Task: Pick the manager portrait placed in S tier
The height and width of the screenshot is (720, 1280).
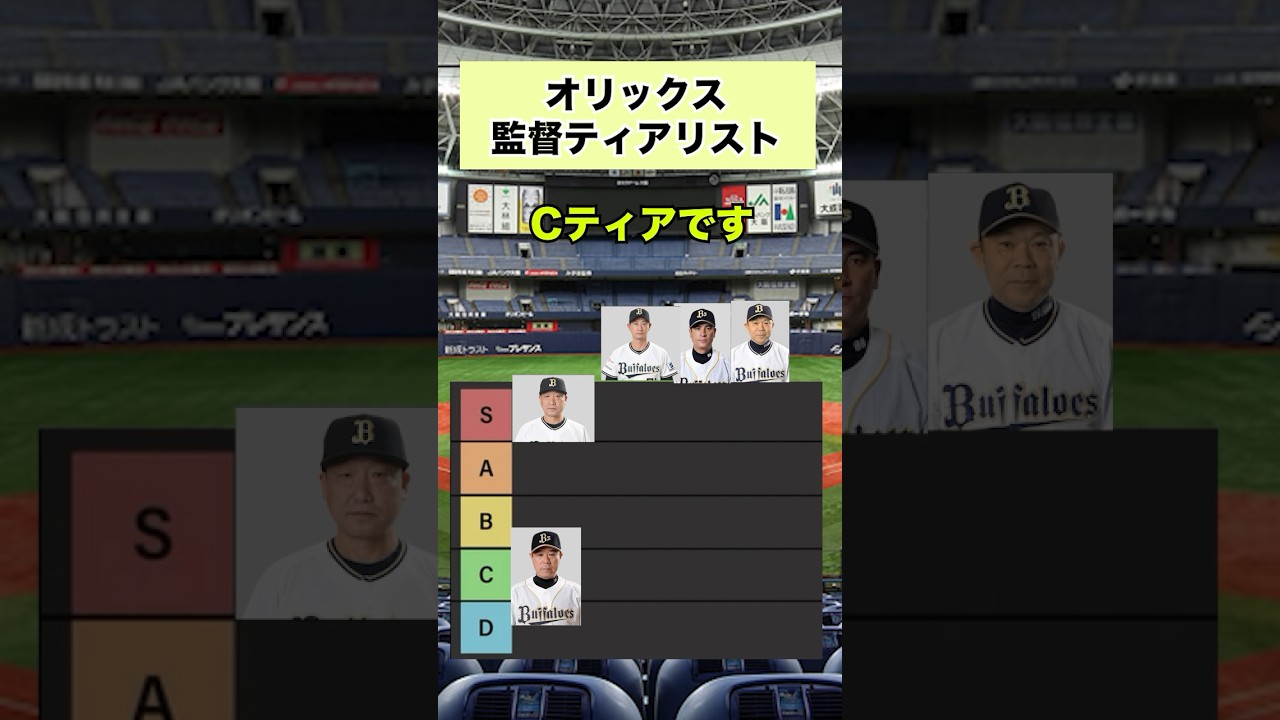Action: (x=553, y=409)
